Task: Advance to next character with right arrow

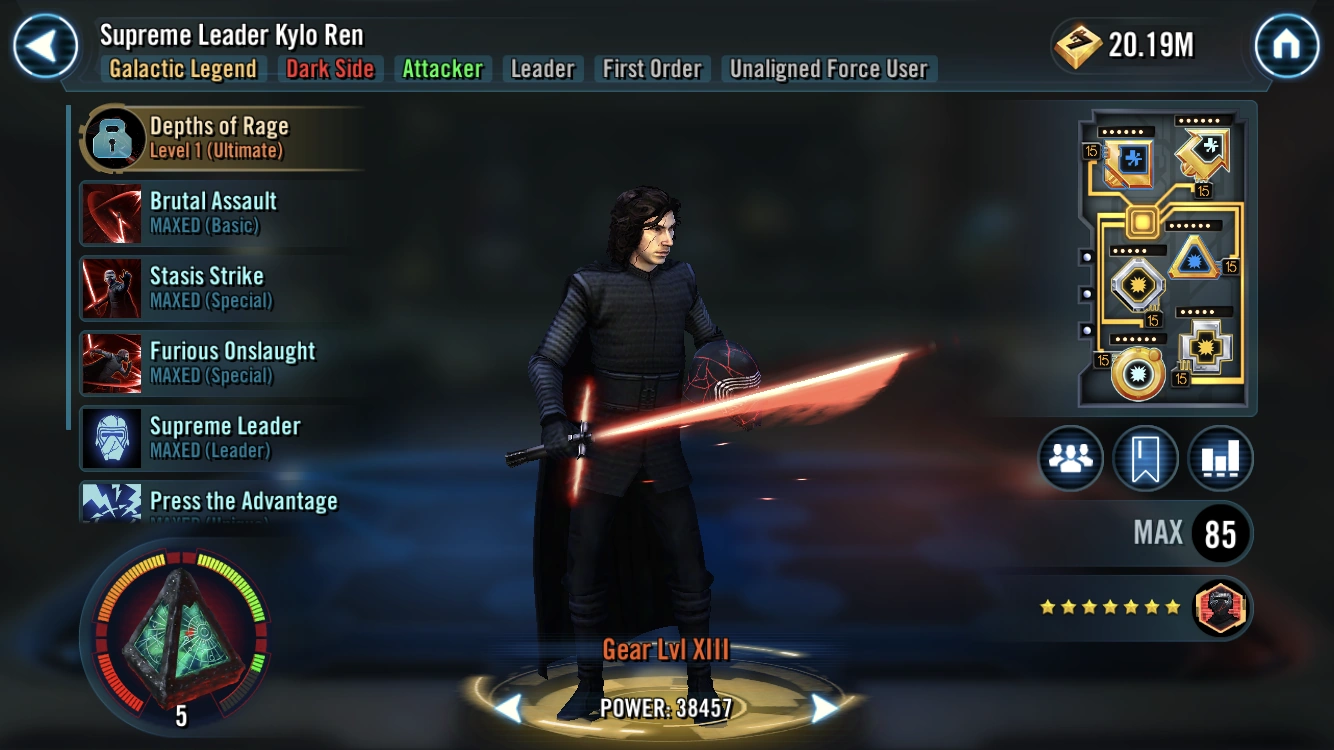Action: click(x=822, y=706)
